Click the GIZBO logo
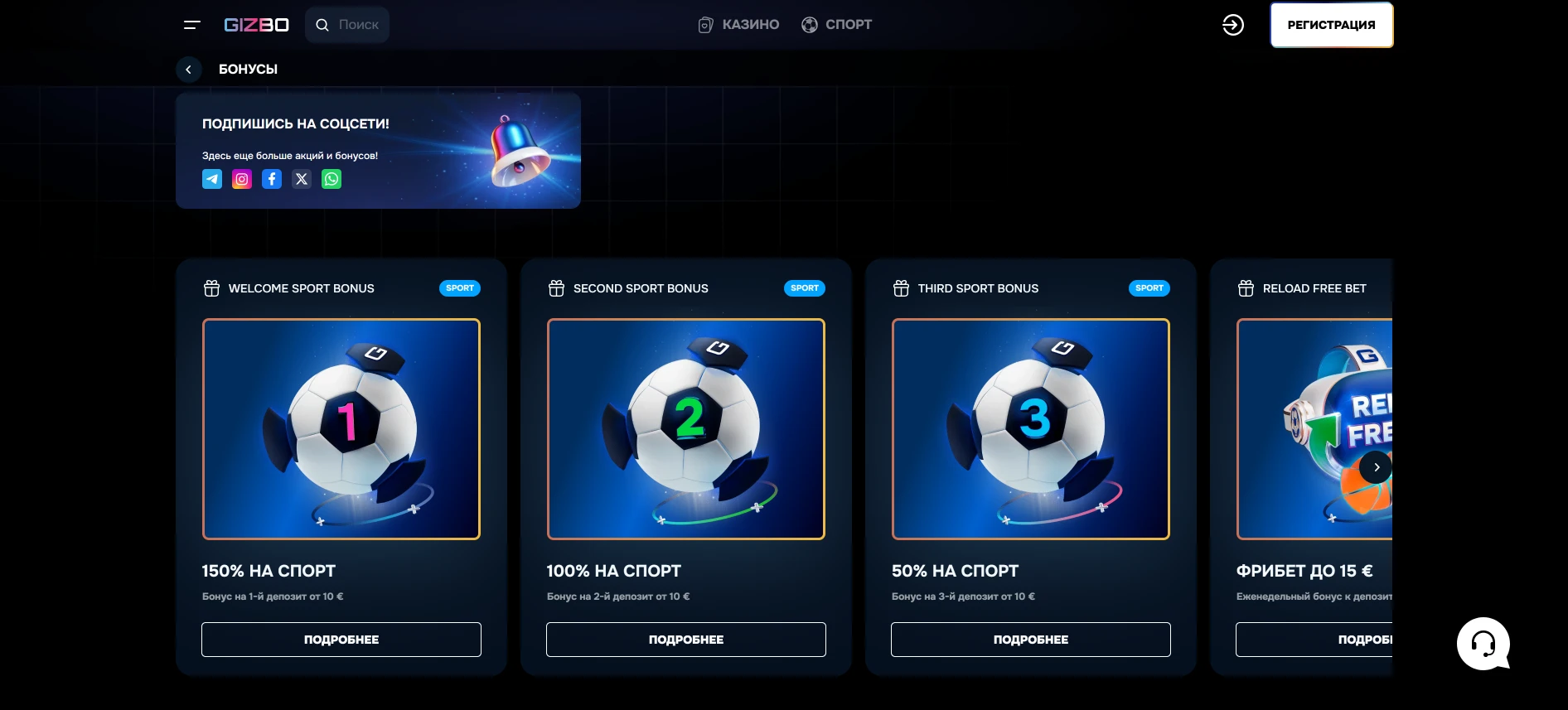This screenshot has height=710, width=1568. click(255, 25)
